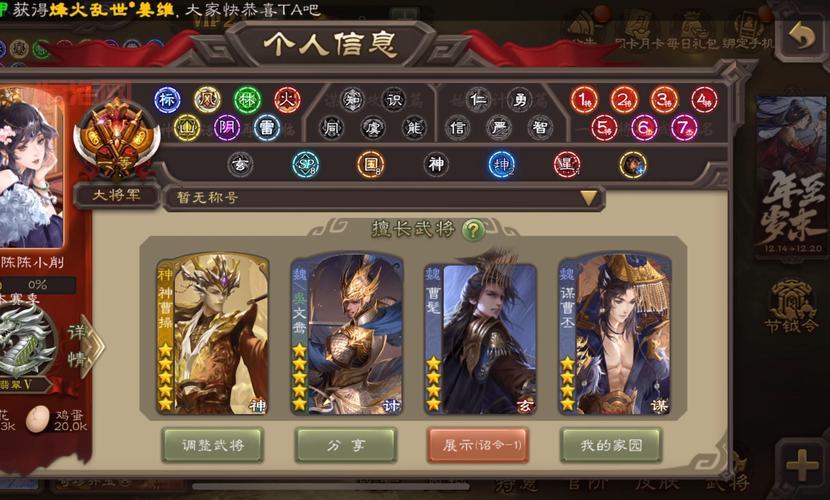Viewport: 830px width, 500px height.
Task: Open 我的家园 home page
Action: pyautogui.click(x=610, y=444)
